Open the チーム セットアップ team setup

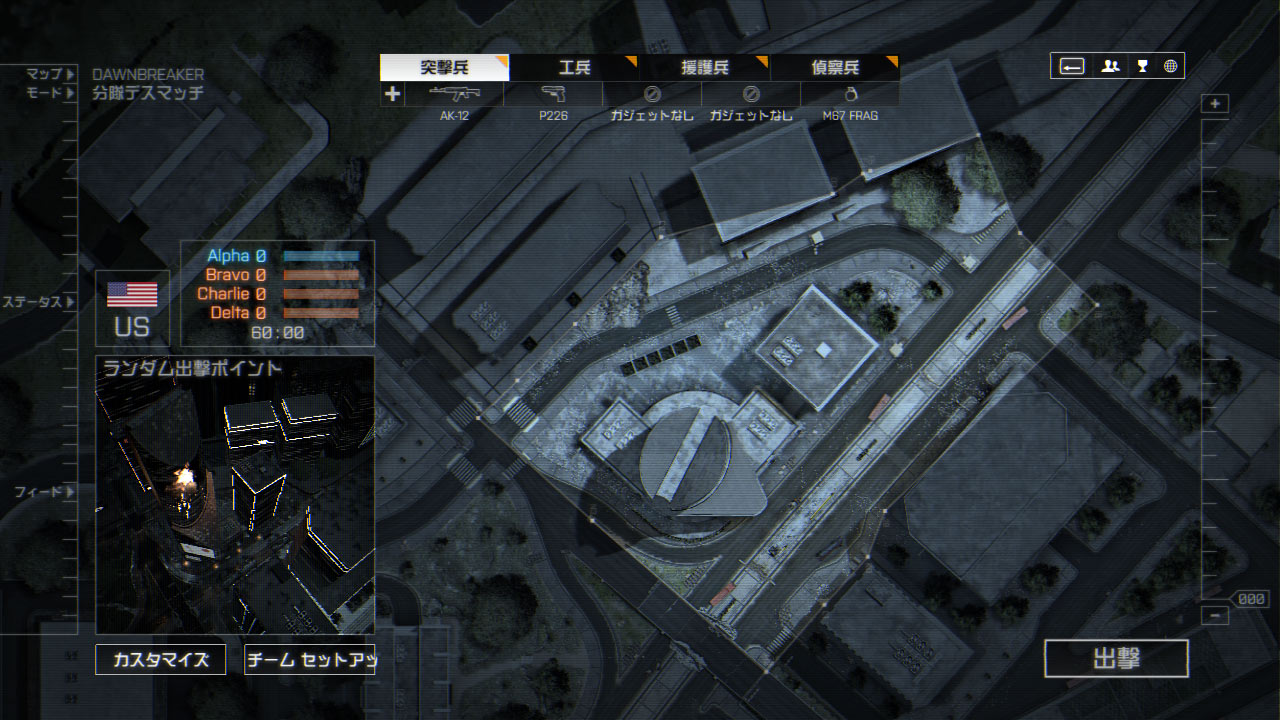[310, 660]
